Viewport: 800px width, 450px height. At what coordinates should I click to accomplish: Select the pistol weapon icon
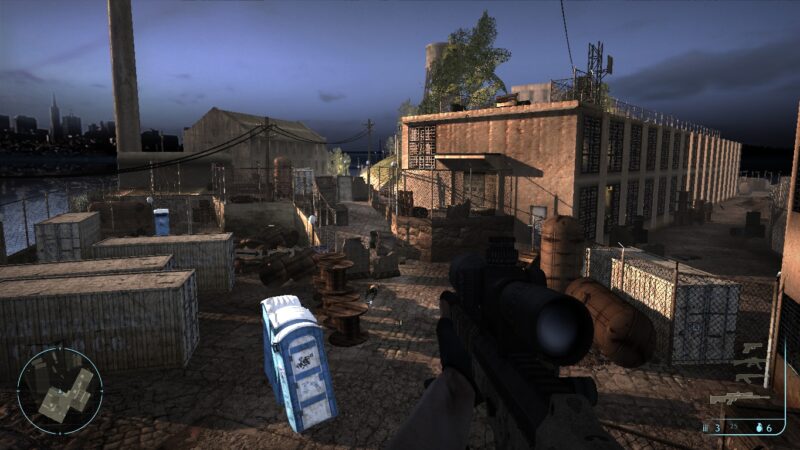(x=751, y=347)
